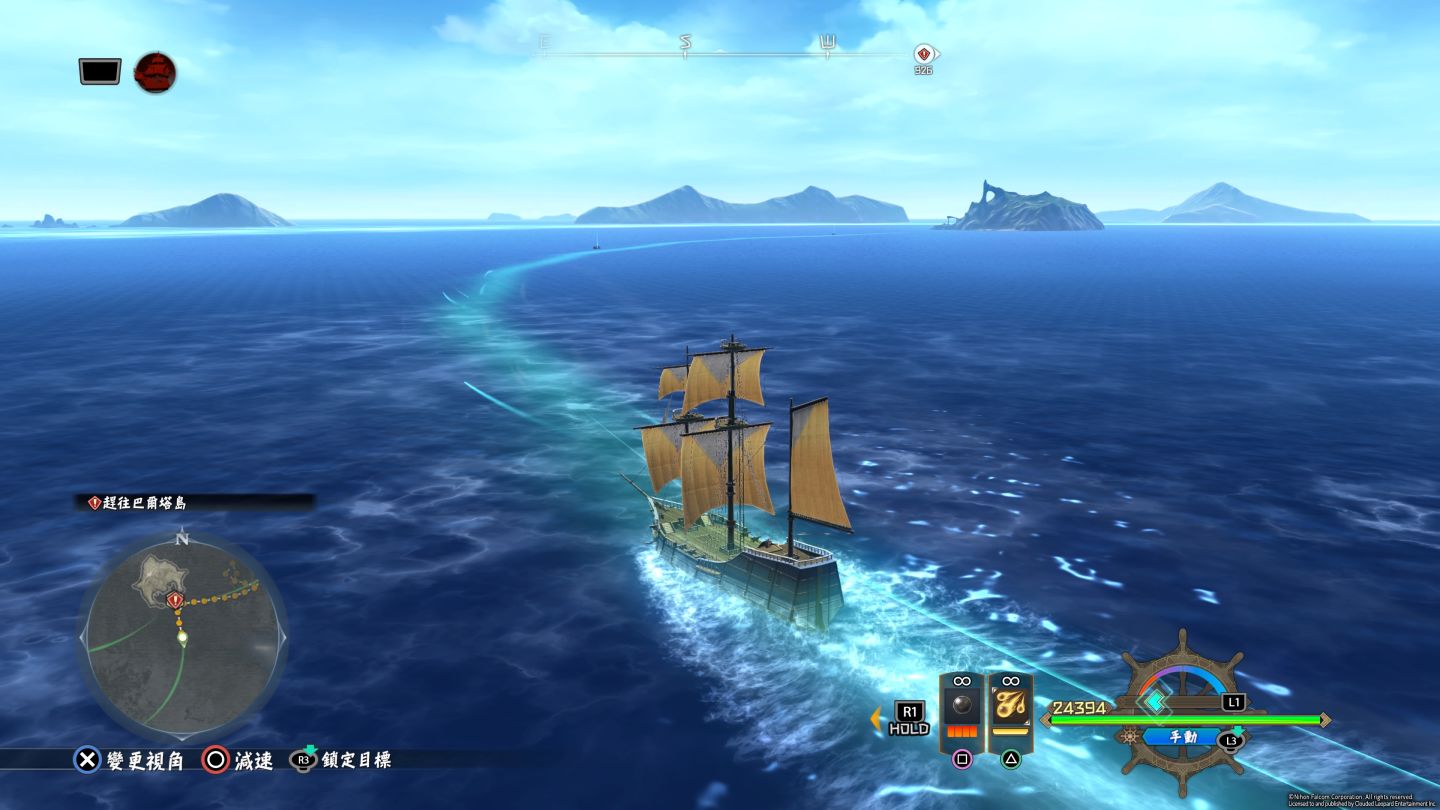Click the red objective marker on the minimap
The width and height of the screenshot is (1440, 810).
[x=176, y=600]
